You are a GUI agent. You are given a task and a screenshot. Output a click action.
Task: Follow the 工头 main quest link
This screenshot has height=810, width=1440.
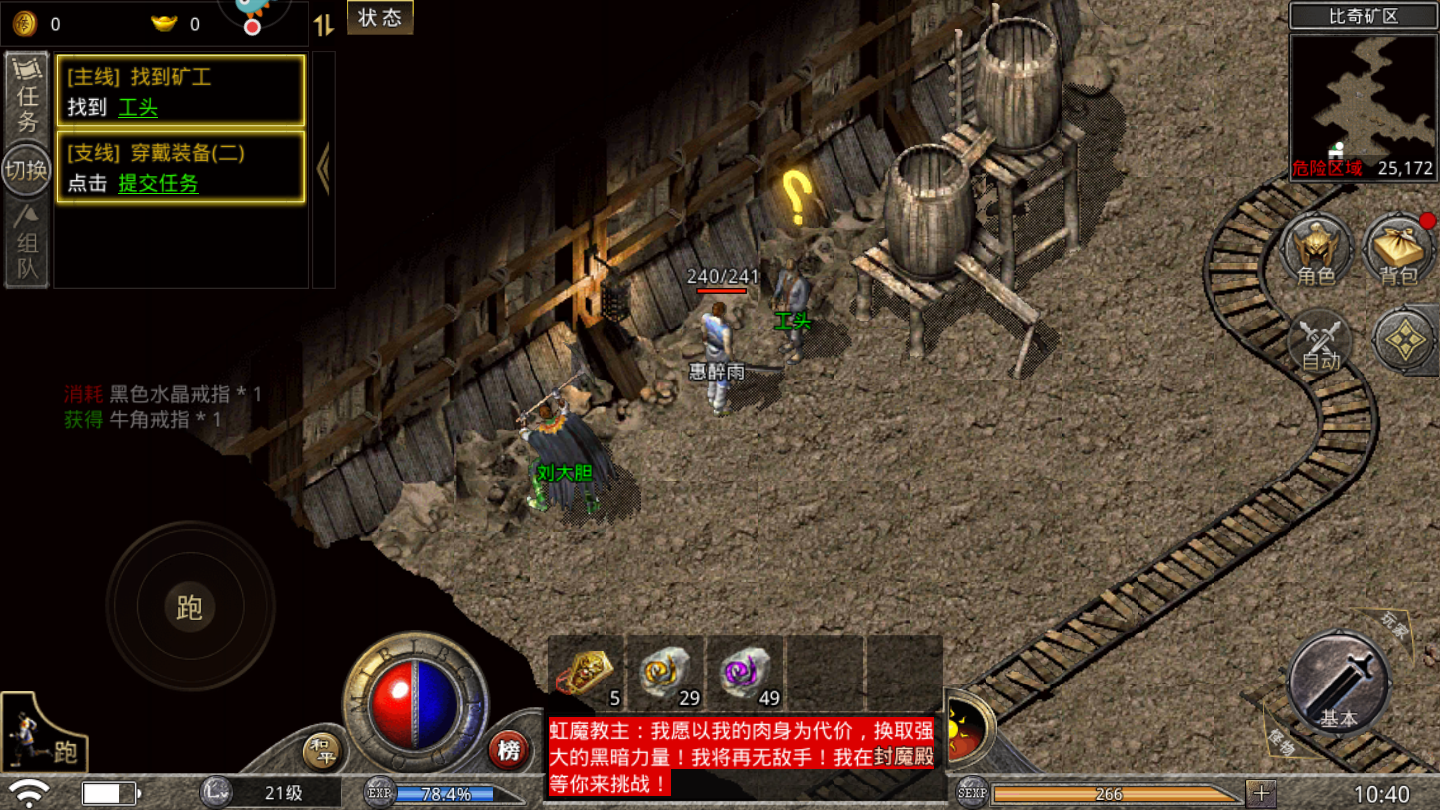[x=138, y=107]
